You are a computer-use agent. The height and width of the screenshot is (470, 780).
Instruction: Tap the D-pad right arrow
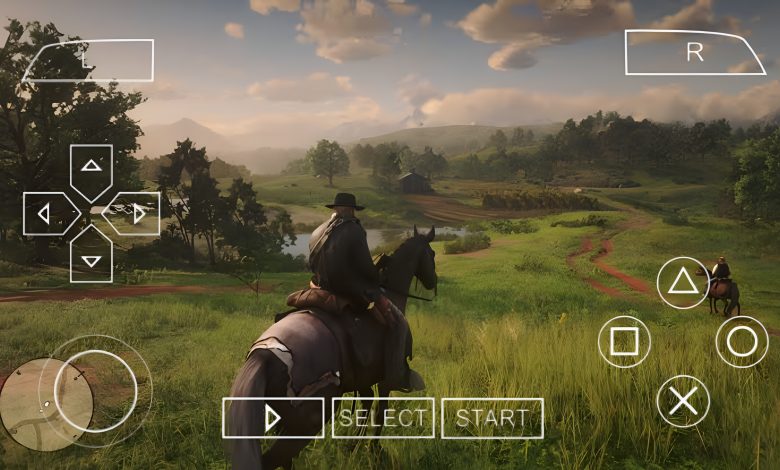point(135,213)
